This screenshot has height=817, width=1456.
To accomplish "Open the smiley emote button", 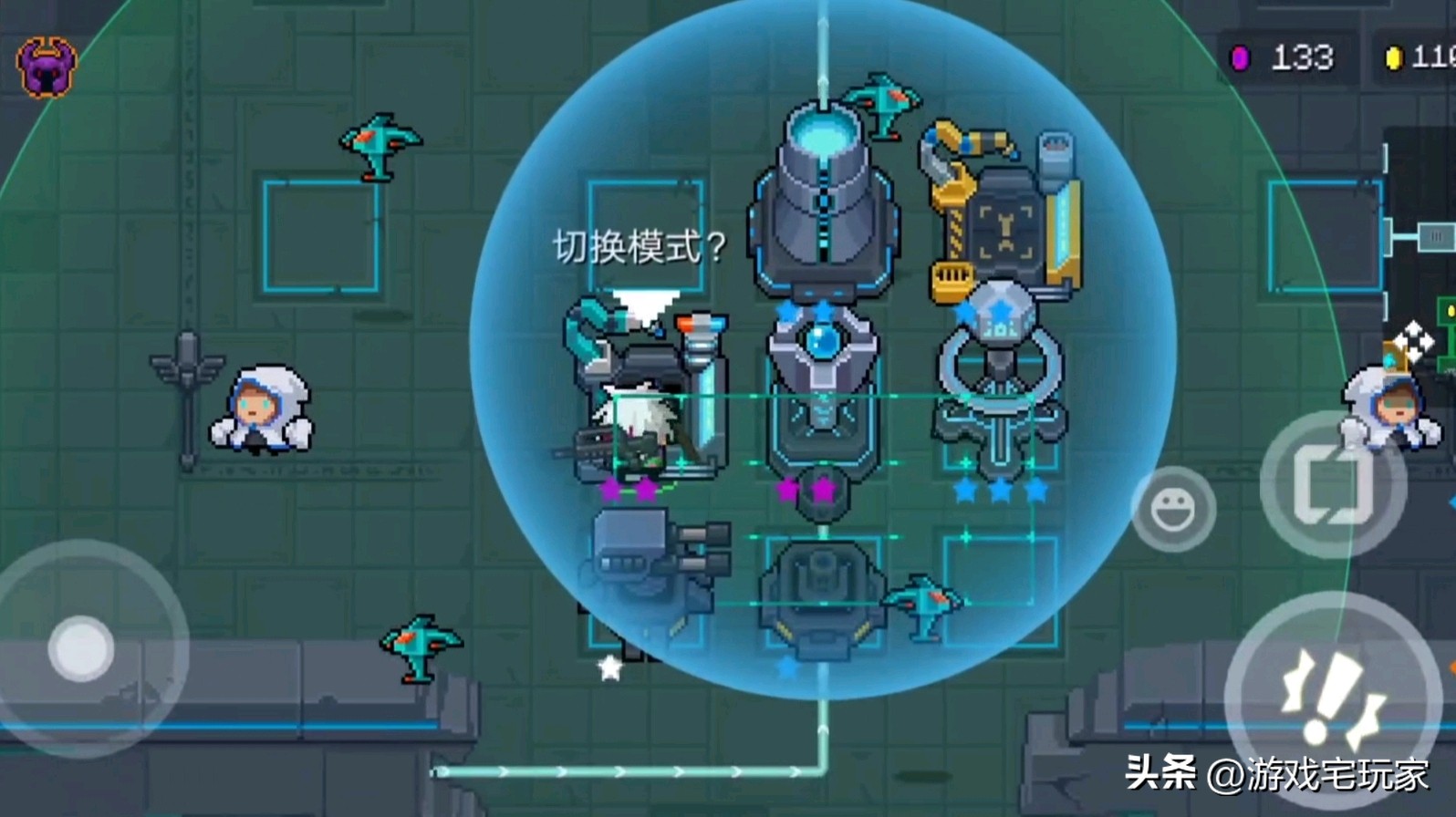I will (x=1173, y=510).
